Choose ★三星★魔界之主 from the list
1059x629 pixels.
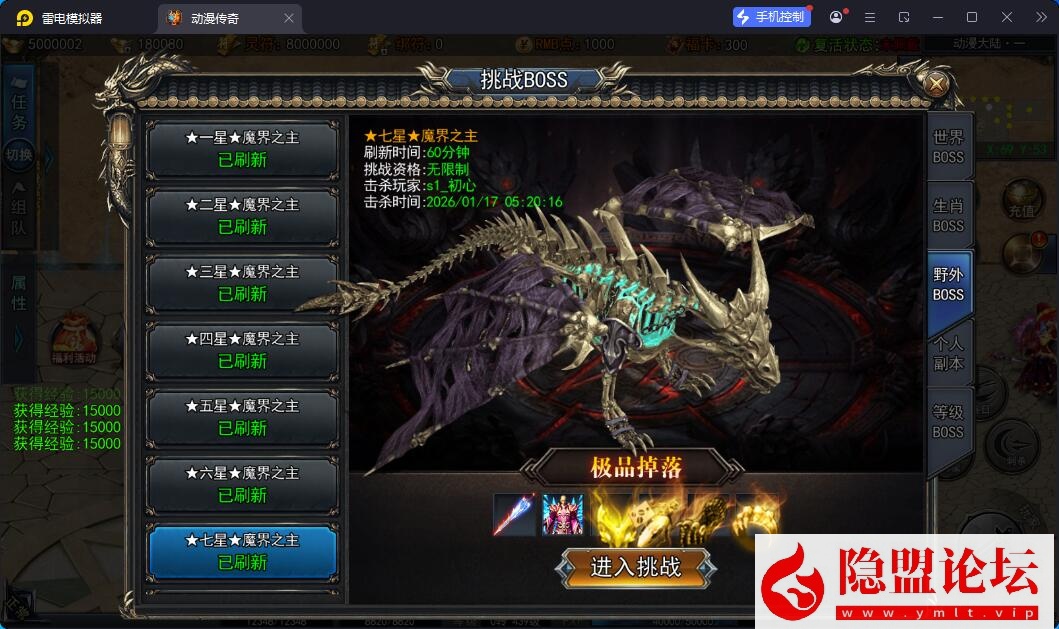coord(242,282)
